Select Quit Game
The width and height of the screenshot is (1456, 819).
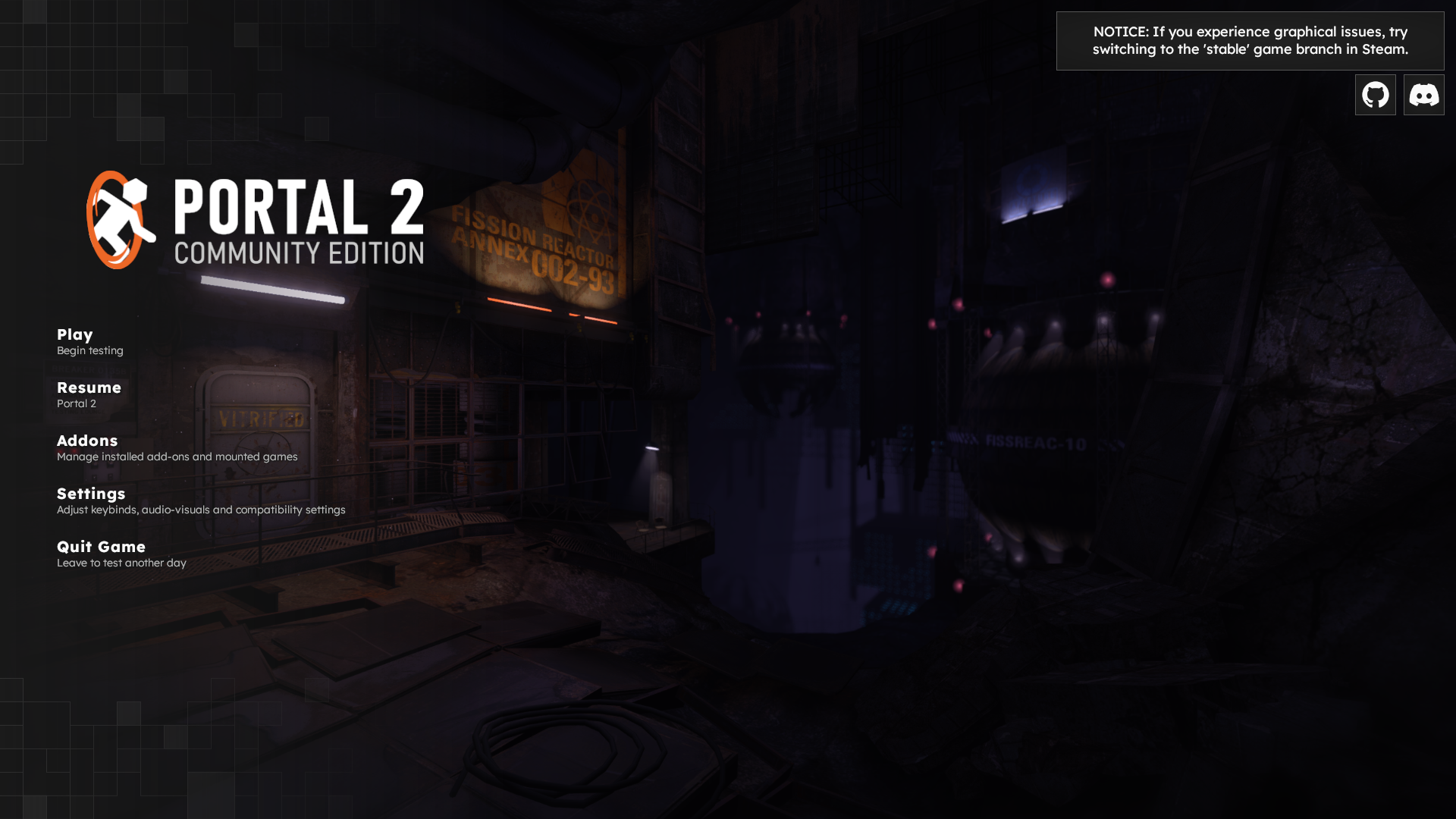click(101, 547)
